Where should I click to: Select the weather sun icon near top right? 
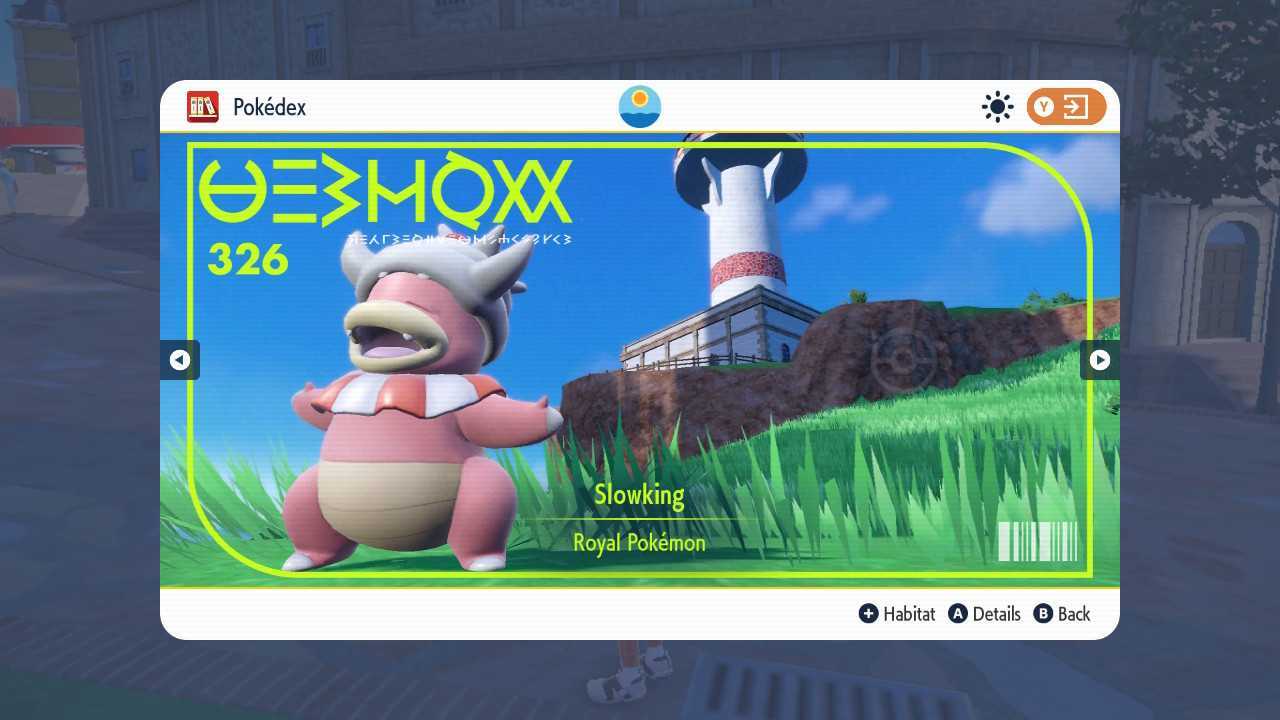(997, 107)
